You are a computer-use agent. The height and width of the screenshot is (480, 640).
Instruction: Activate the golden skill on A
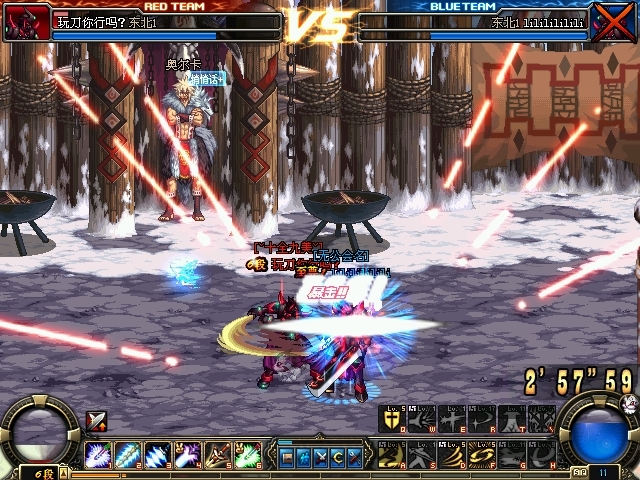point(393,454)
